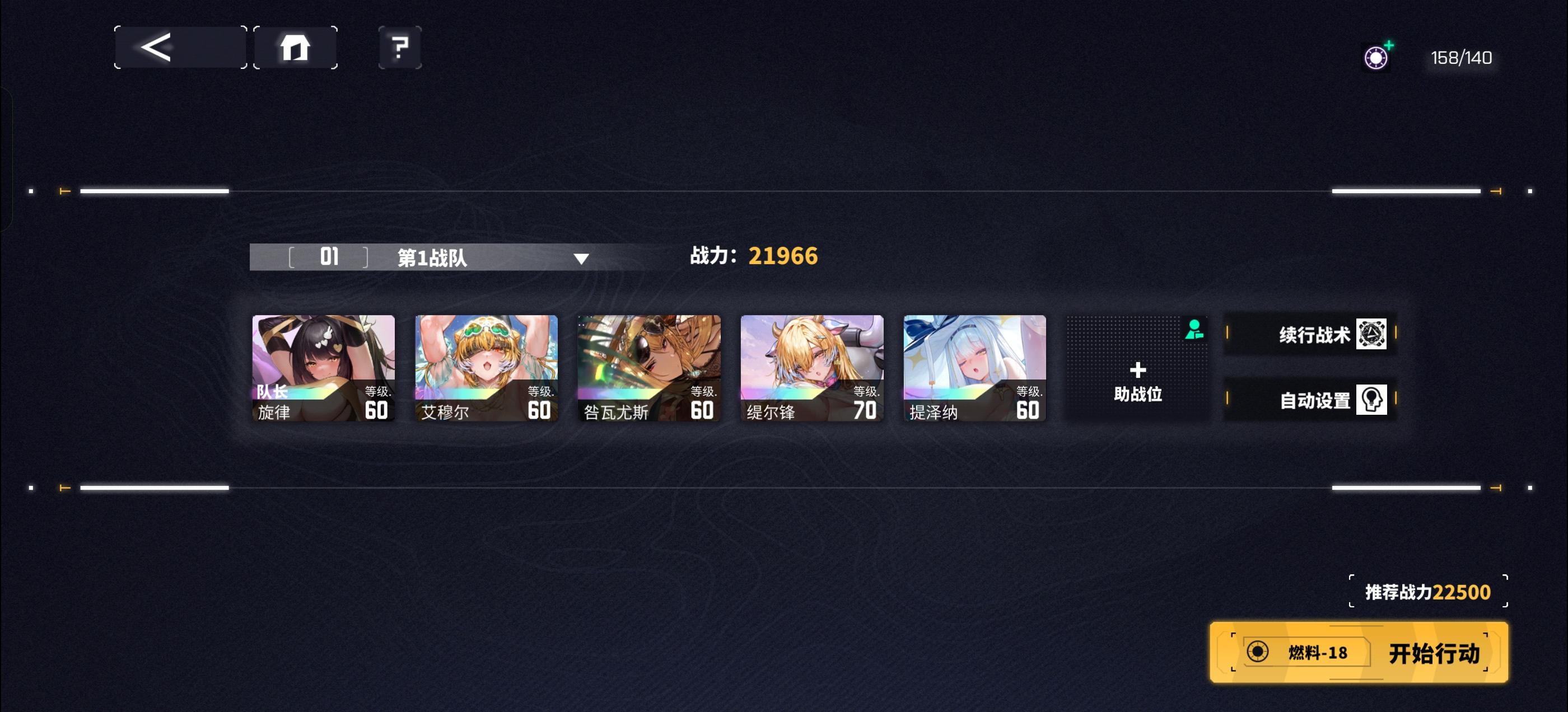
Task: Select 艾穆尔's character card
Action: coord(486,368)
